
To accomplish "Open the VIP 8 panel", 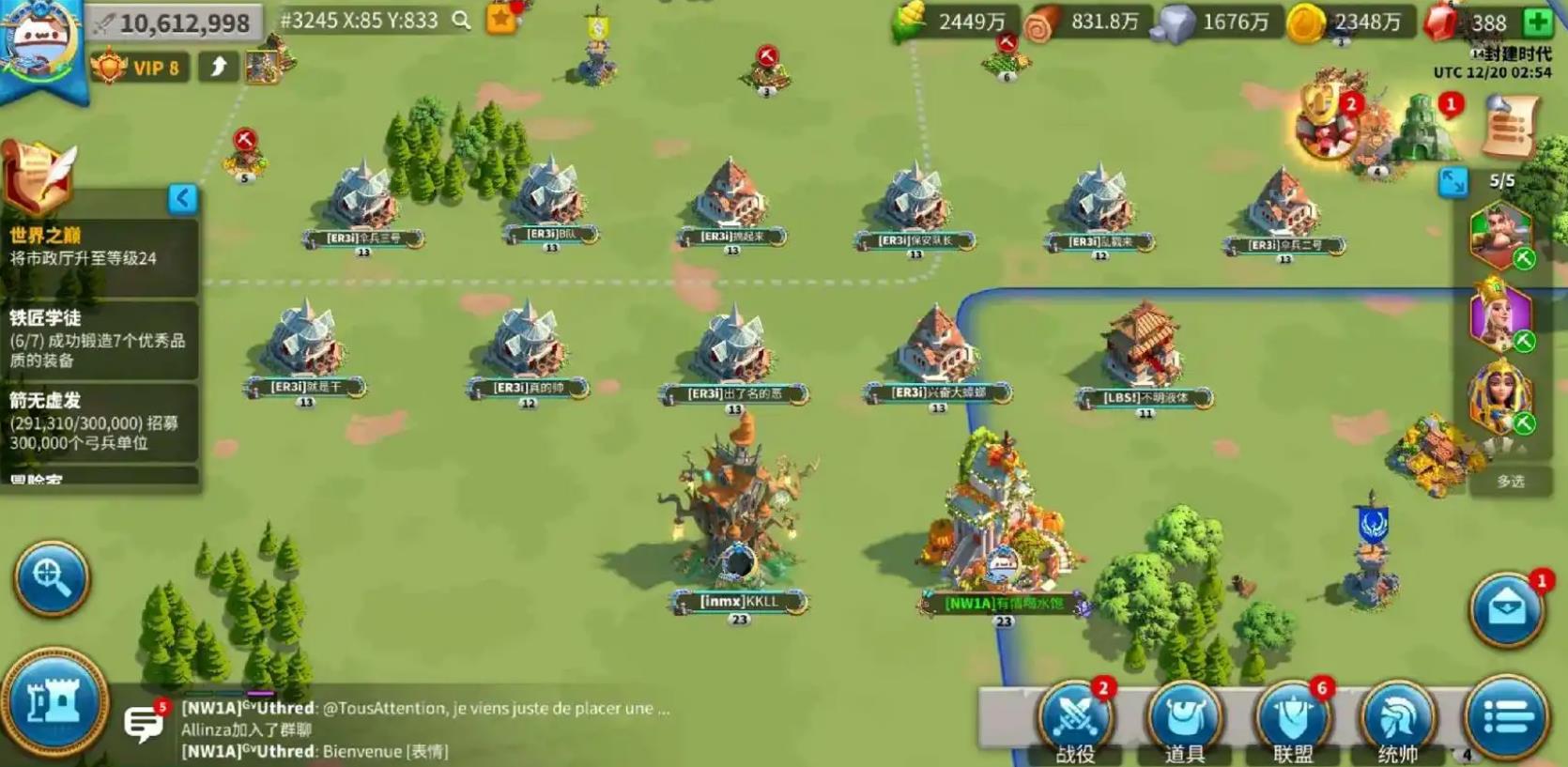I will (x=138, y=68).
